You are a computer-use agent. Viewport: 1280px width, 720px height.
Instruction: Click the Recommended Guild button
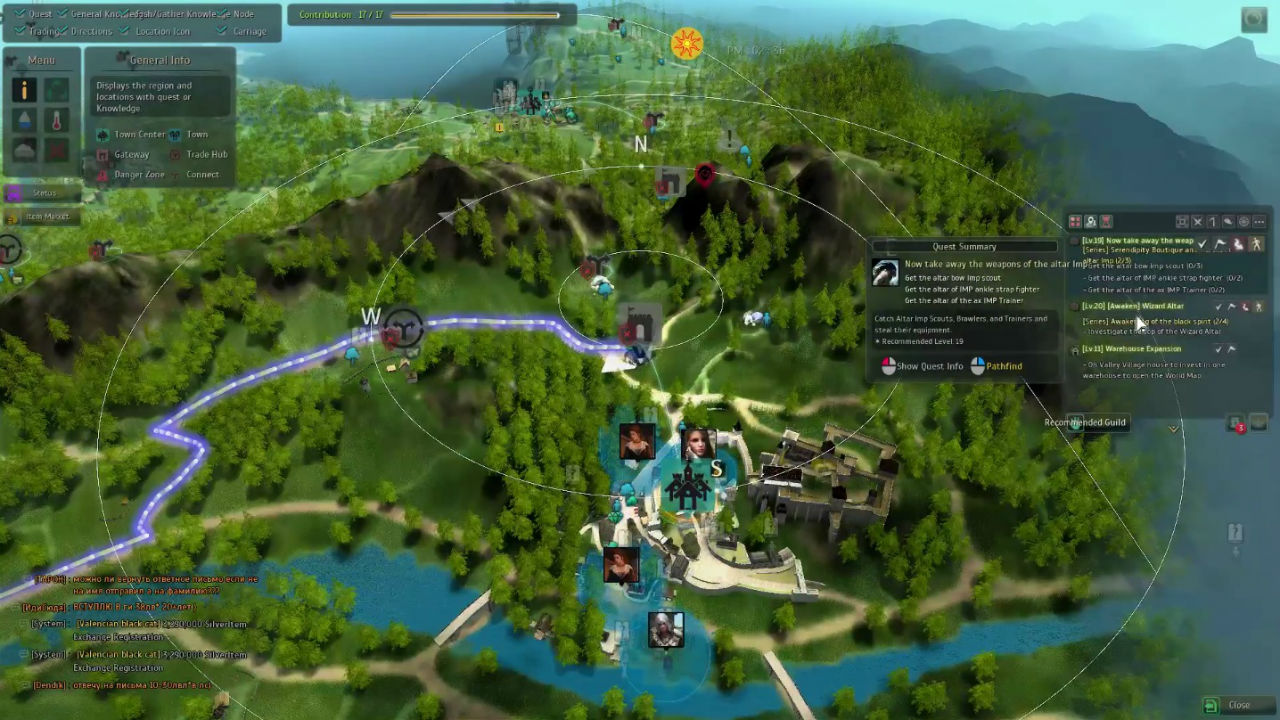pos(1085,422)
